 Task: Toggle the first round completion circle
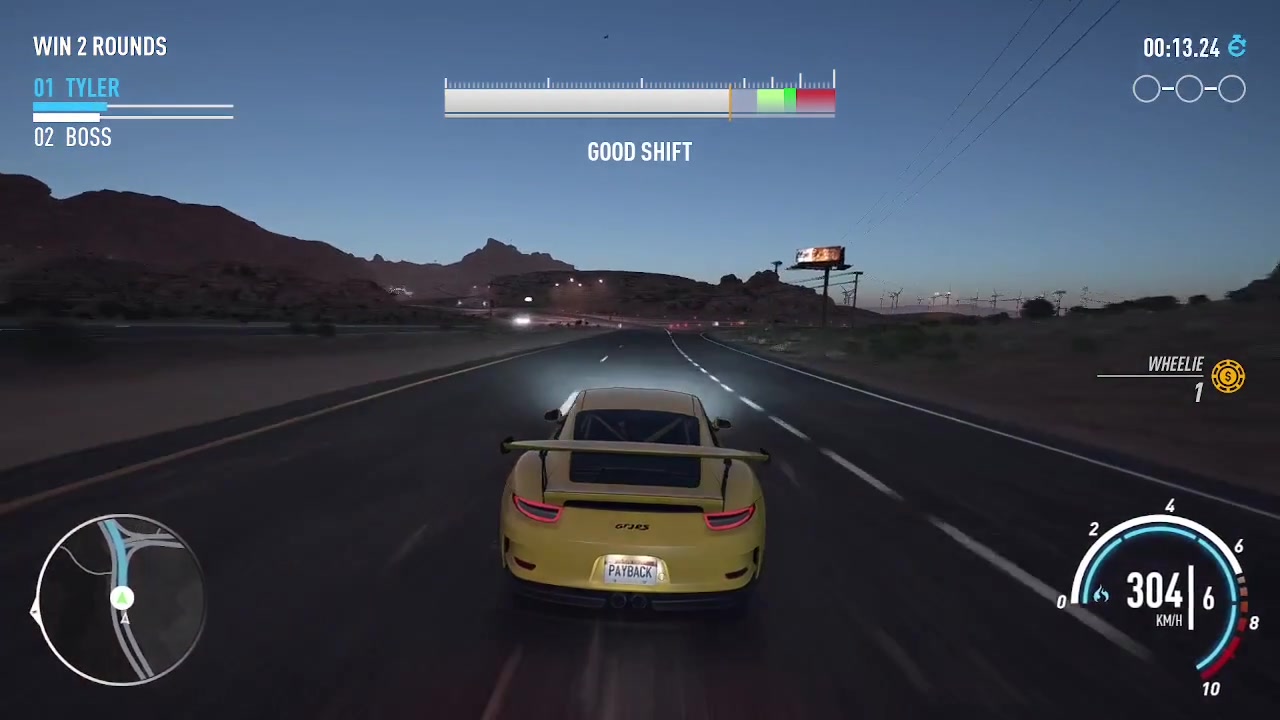click(1146, 89)
